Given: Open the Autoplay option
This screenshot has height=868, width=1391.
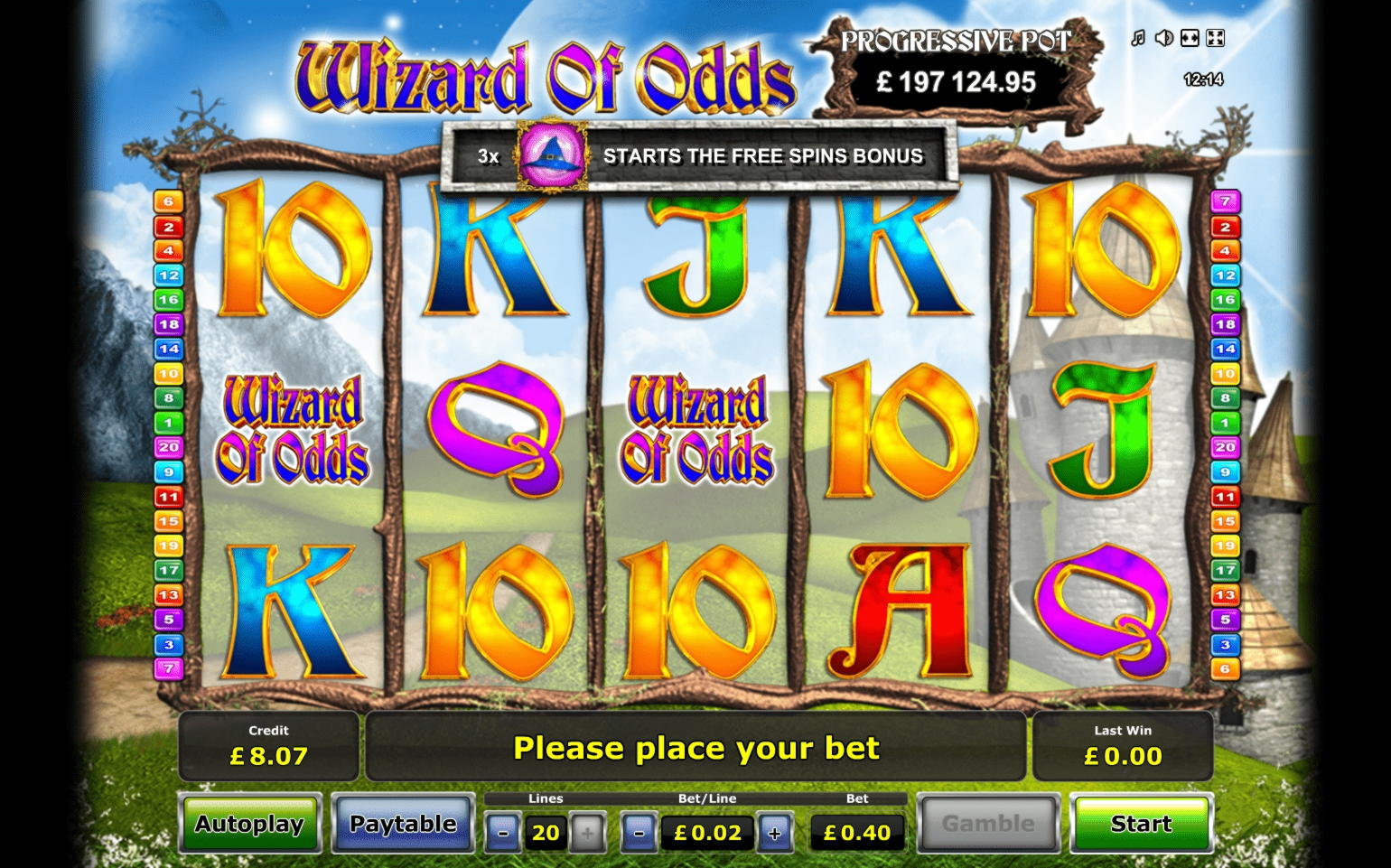Looking at the screenshot, I should (x=249, y=824).
